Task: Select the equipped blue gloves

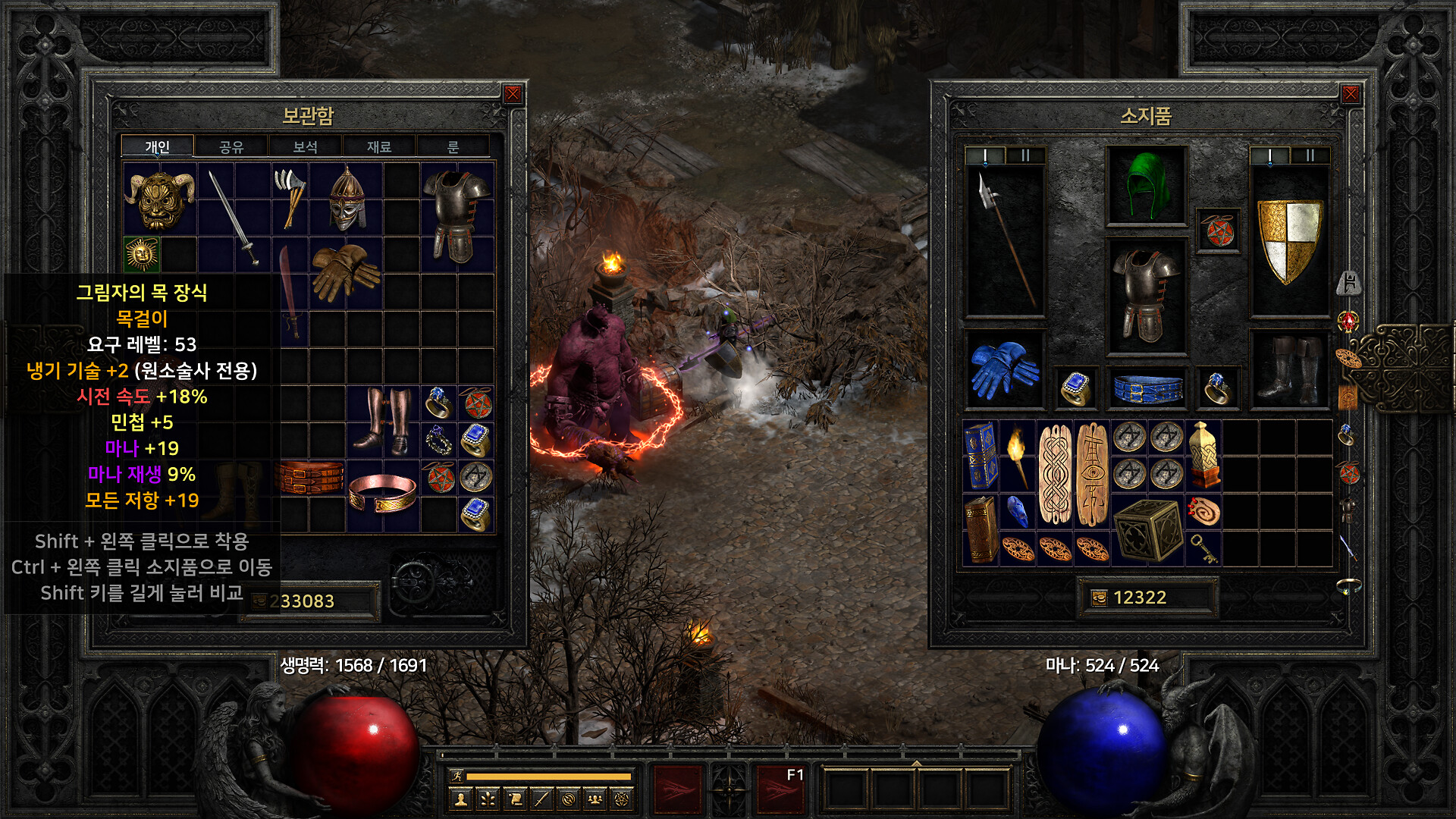Action: coord(1004,370)
